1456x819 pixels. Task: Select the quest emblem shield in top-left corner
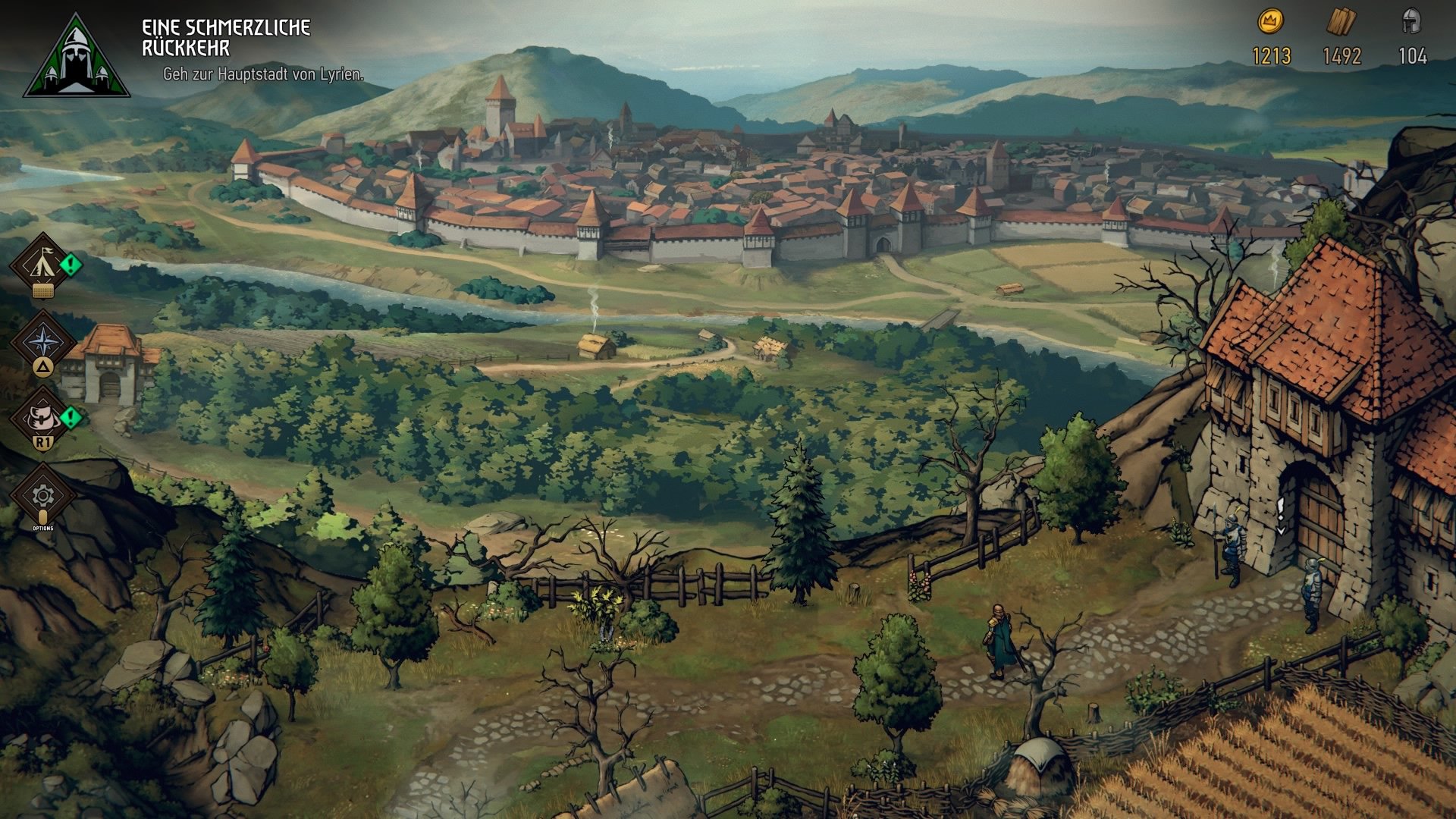pyautogui.click(x=76, y=57)
